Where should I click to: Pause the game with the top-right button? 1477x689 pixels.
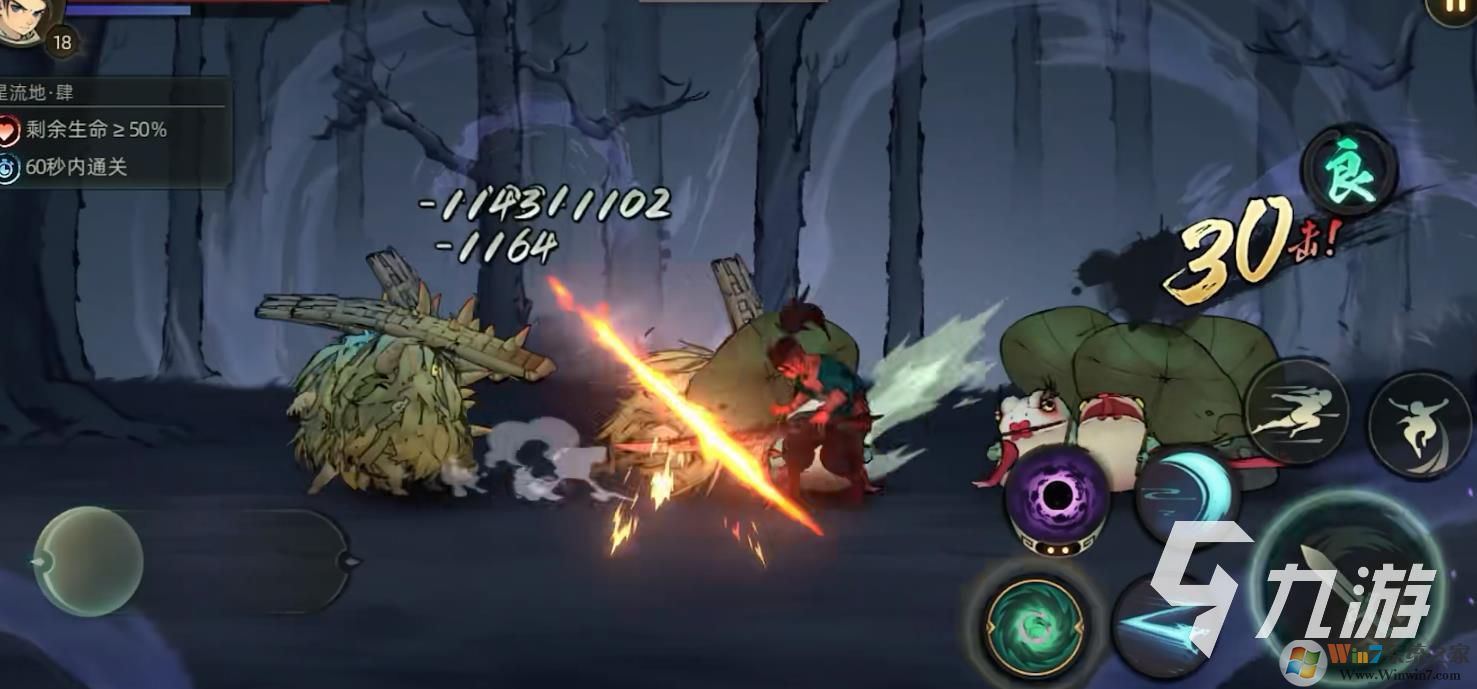tap(1454, 10)
